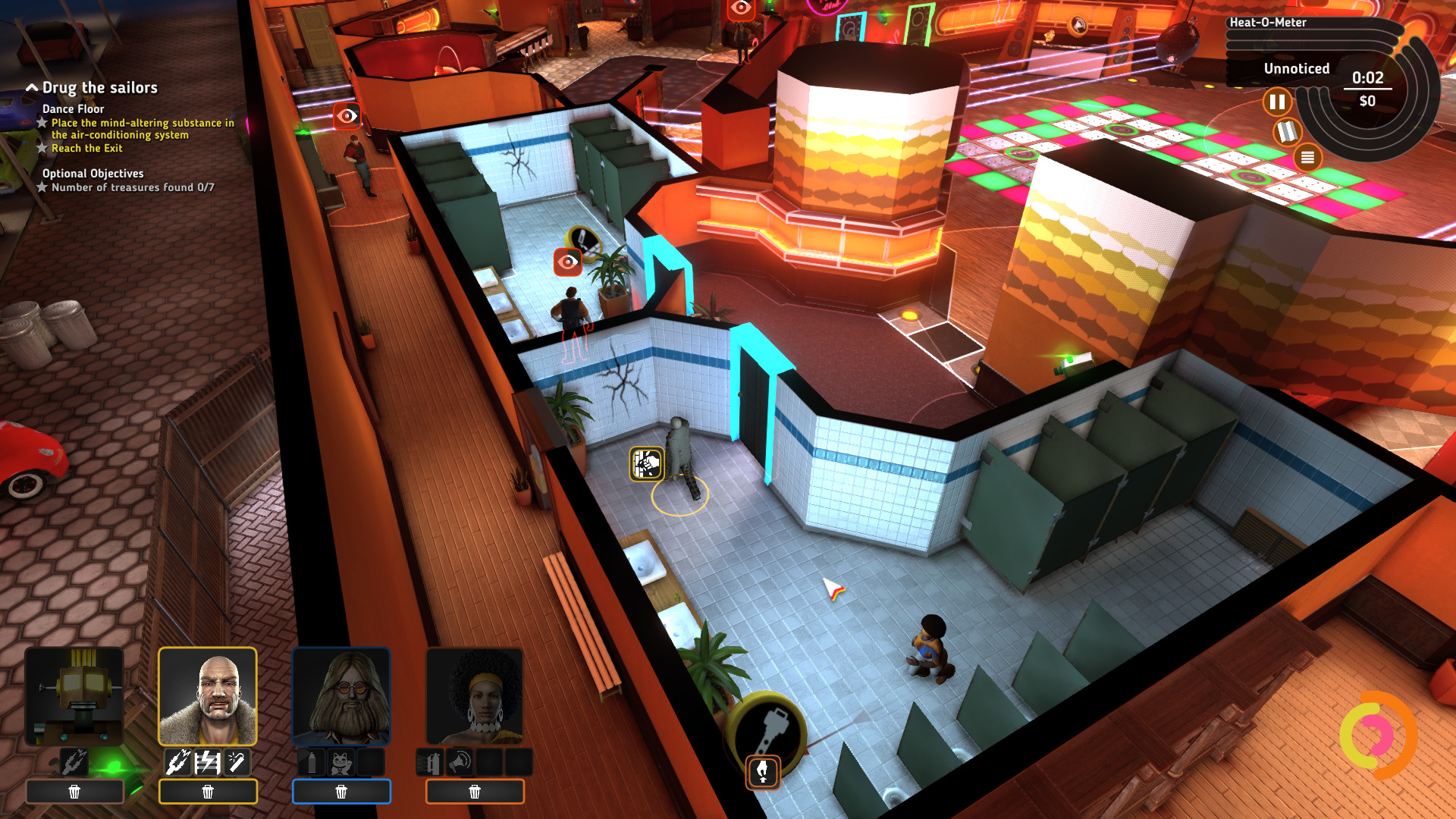Image resolution: width=1456 pixels, height=819 pixels.
Task: Pause the game with the pause button
Action: 1278,100
